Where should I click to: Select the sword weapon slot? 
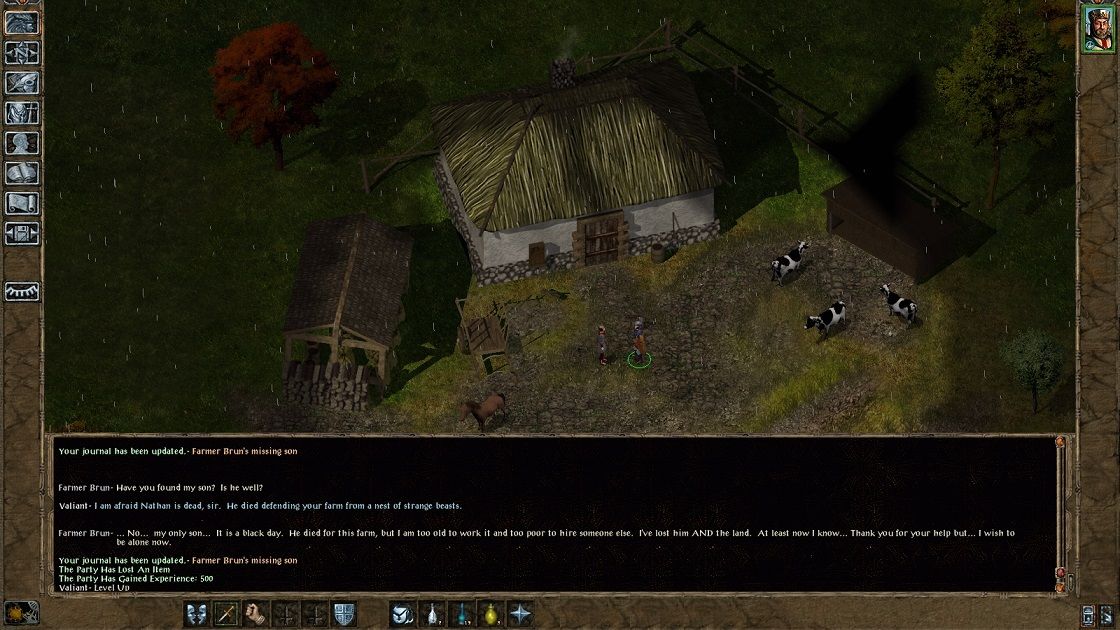(227, 613)
